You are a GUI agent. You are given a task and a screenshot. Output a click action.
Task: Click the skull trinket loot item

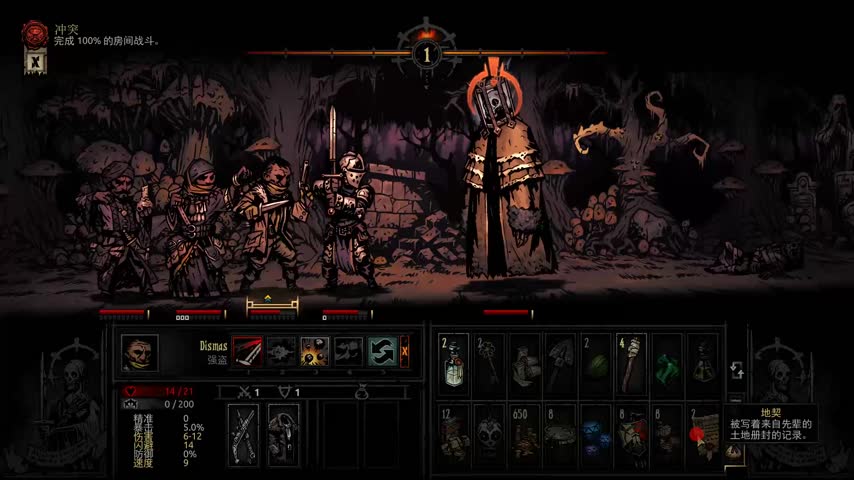(489, 437)
